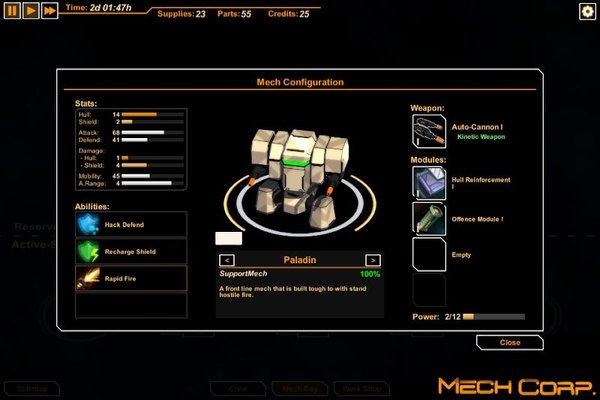Select the Offence Module I slot
This screenshot has height=400, width=600.
pyautogui.click(x=429, y=218)
